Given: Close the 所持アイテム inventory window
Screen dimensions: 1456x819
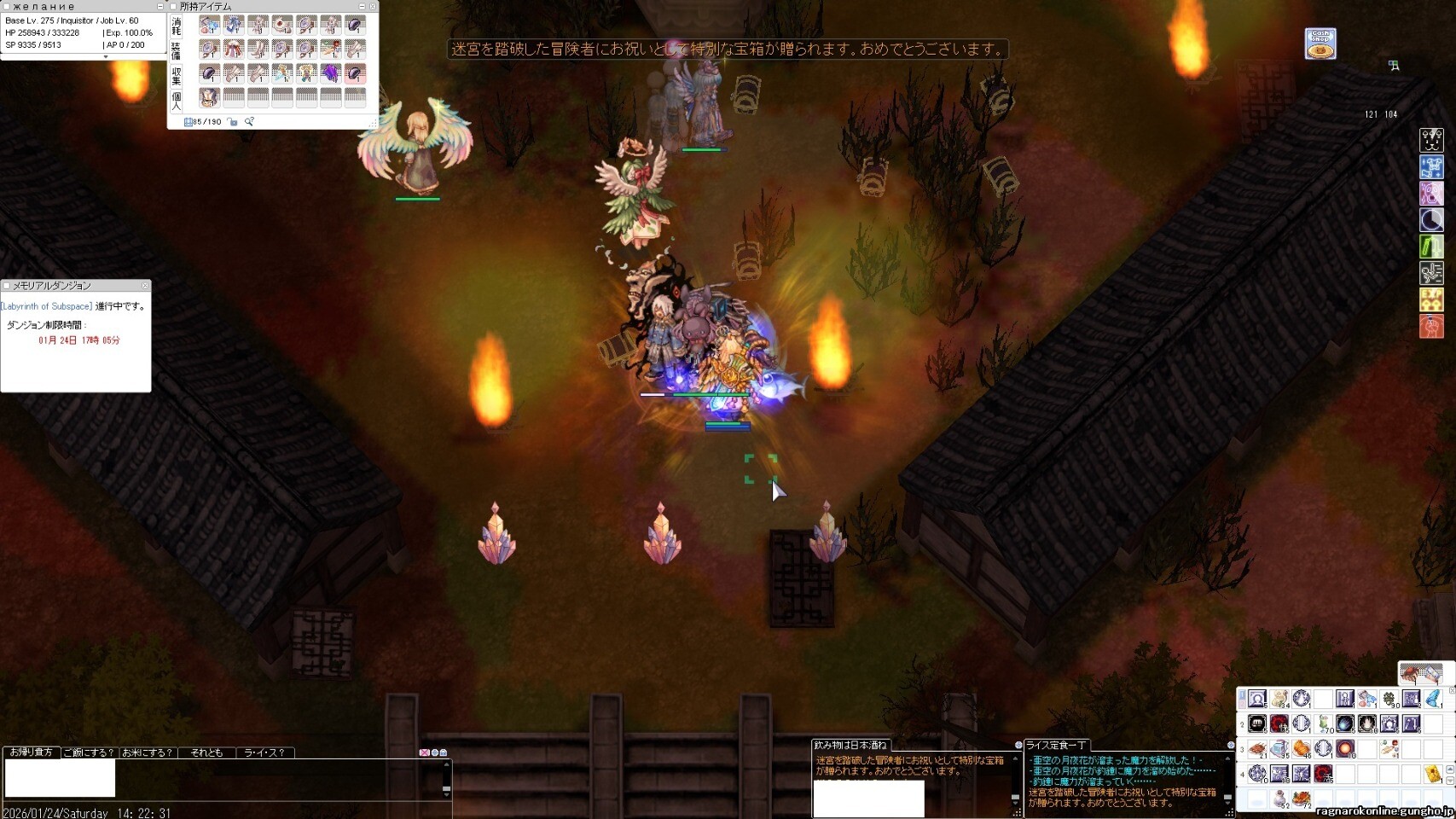Looking at the screenshot, I should click(x=373, y=7).
